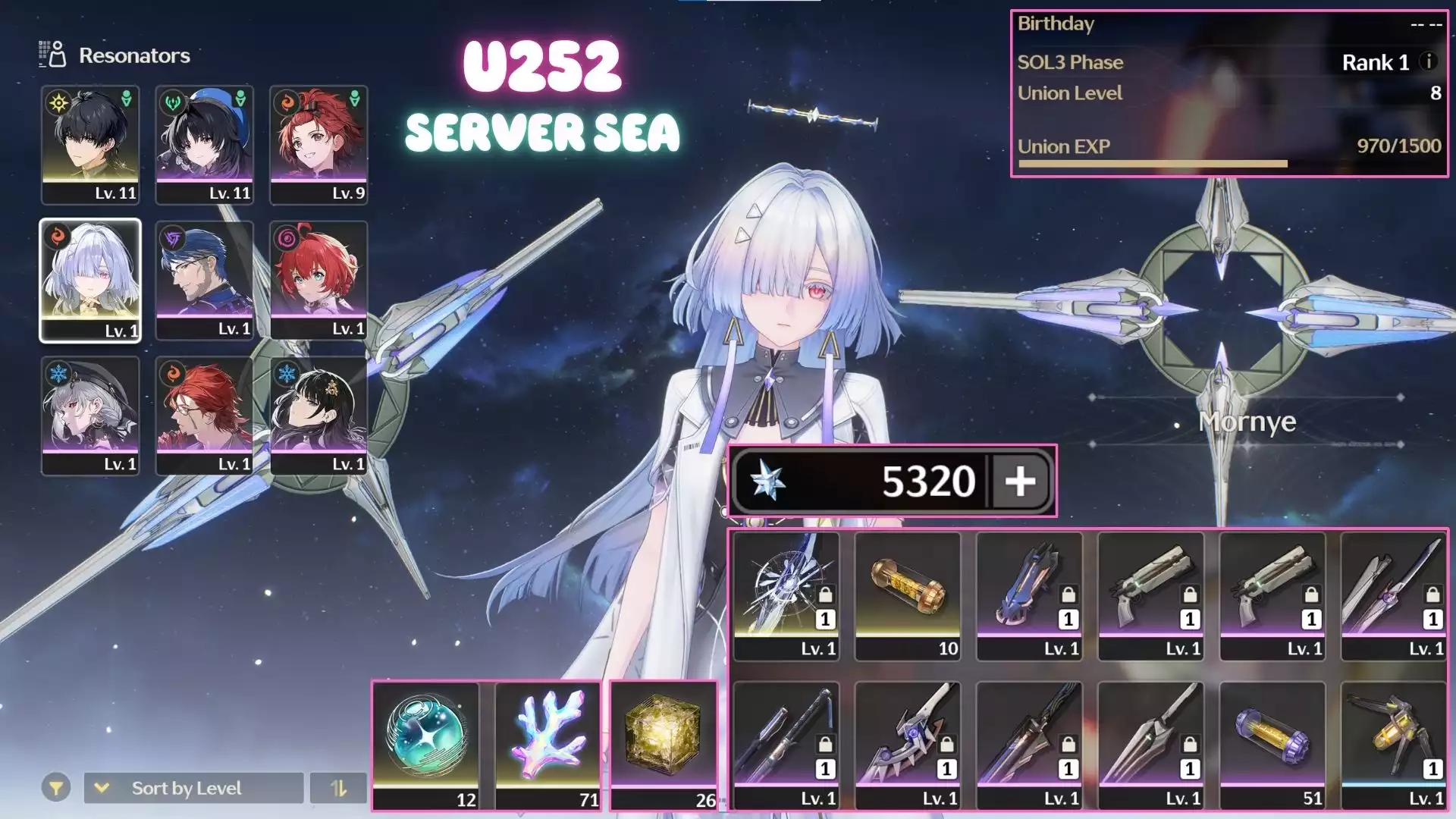This screenshot has height=819, width=1456.
Task: Toggle the sort order arrows button
Action: (338, 788)
